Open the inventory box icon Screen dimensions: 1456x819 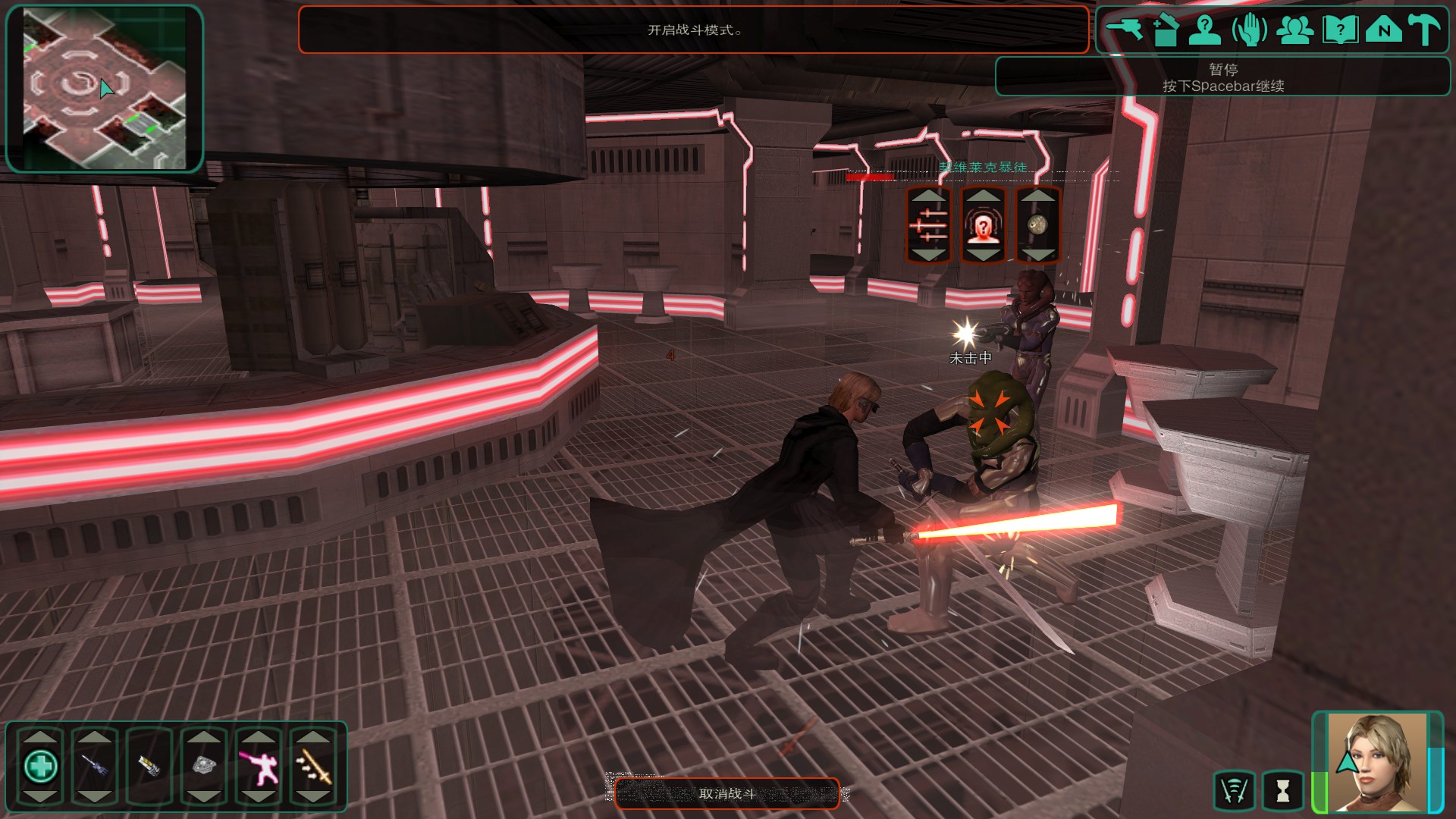tap(1166, 30)
